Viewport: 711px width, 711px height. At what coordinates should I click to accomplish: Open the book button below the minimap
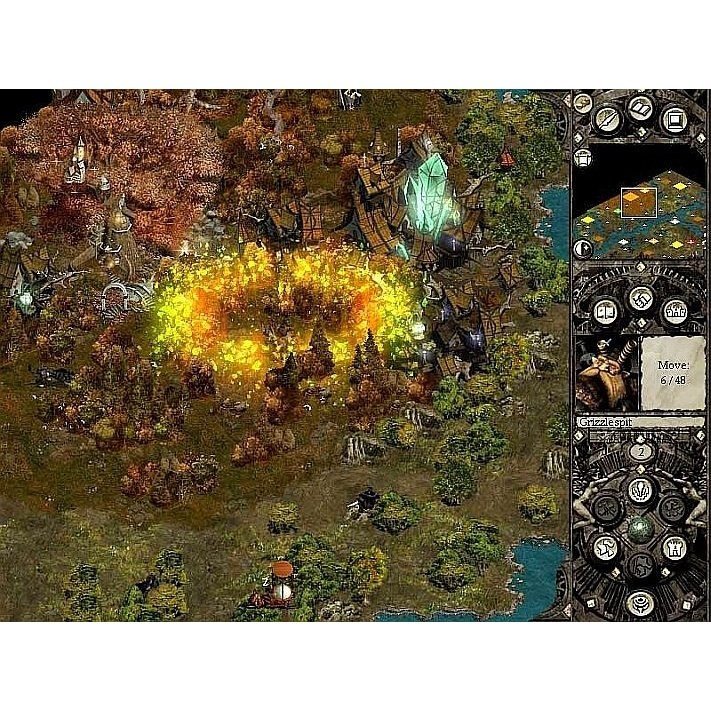pyautogui.click(x=606, y=310)
